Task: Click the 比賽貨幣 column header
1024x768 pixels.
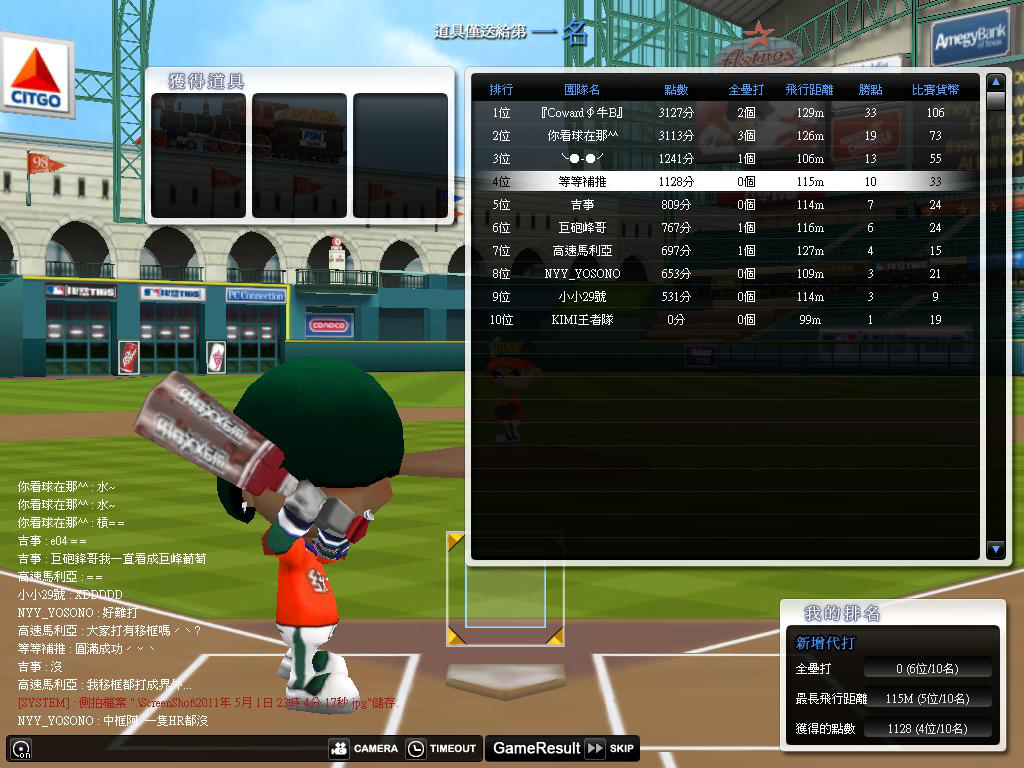Action: point(935,90)
